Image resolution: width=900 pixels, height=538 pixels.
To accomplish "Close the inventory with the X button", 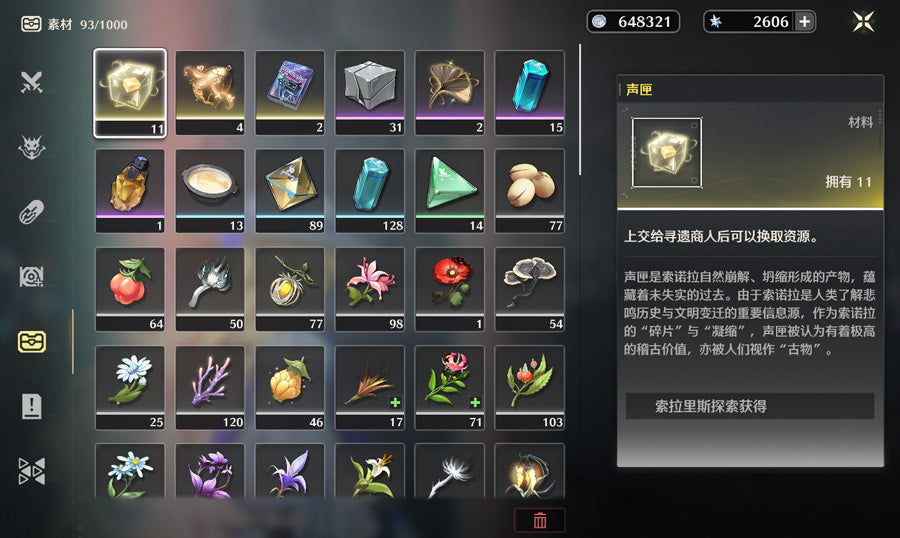I will pos(864,22).
